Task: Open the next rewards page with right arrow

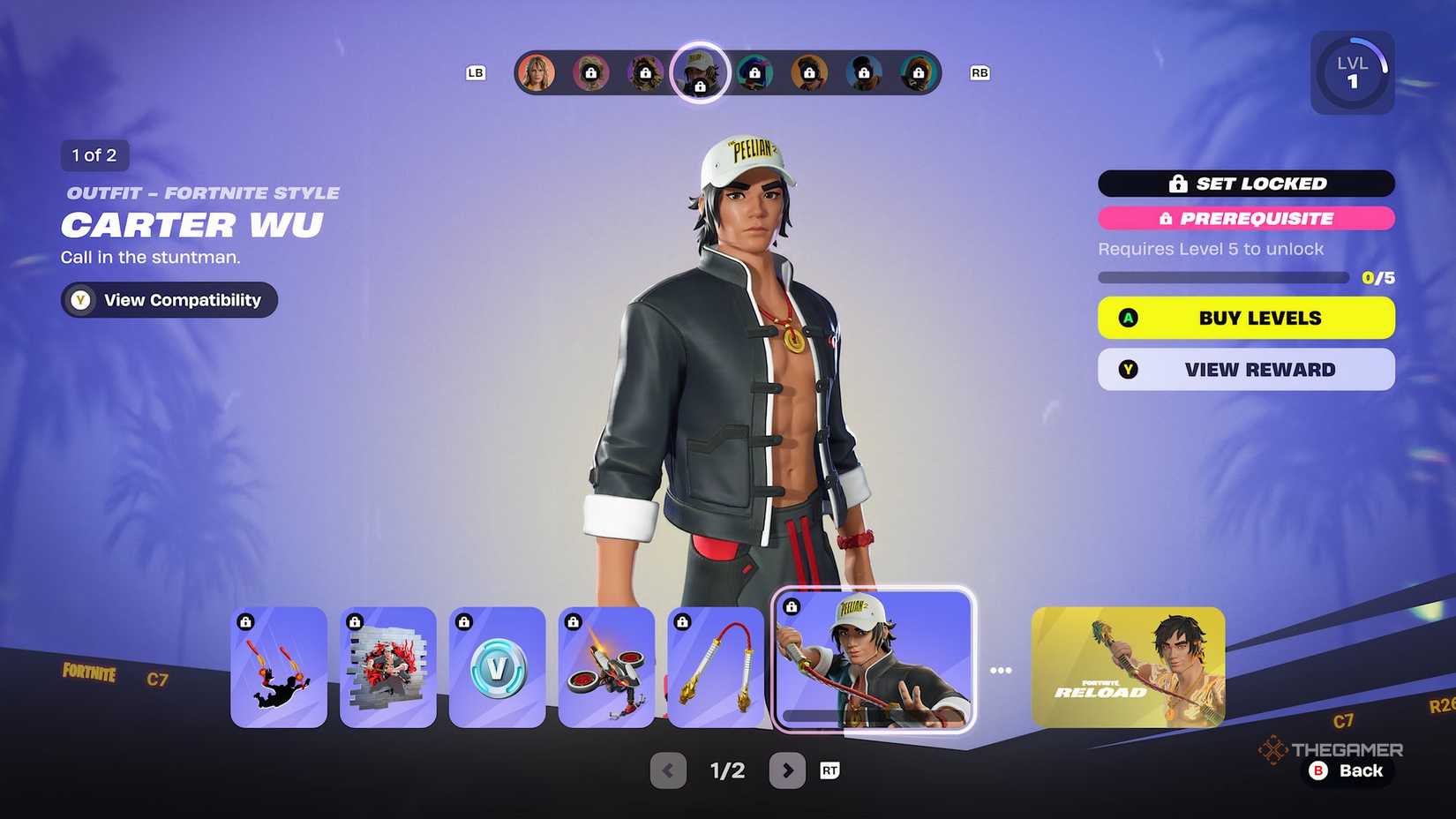Action: (x=788, y=770)
